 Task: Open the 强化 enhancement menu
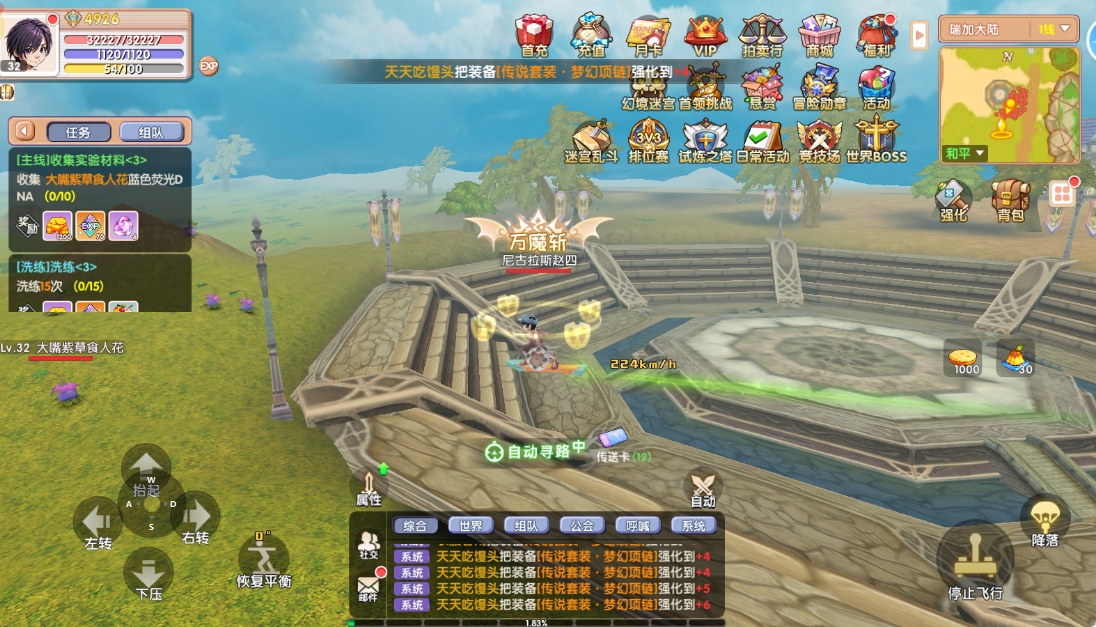click(x=953, y=199)
